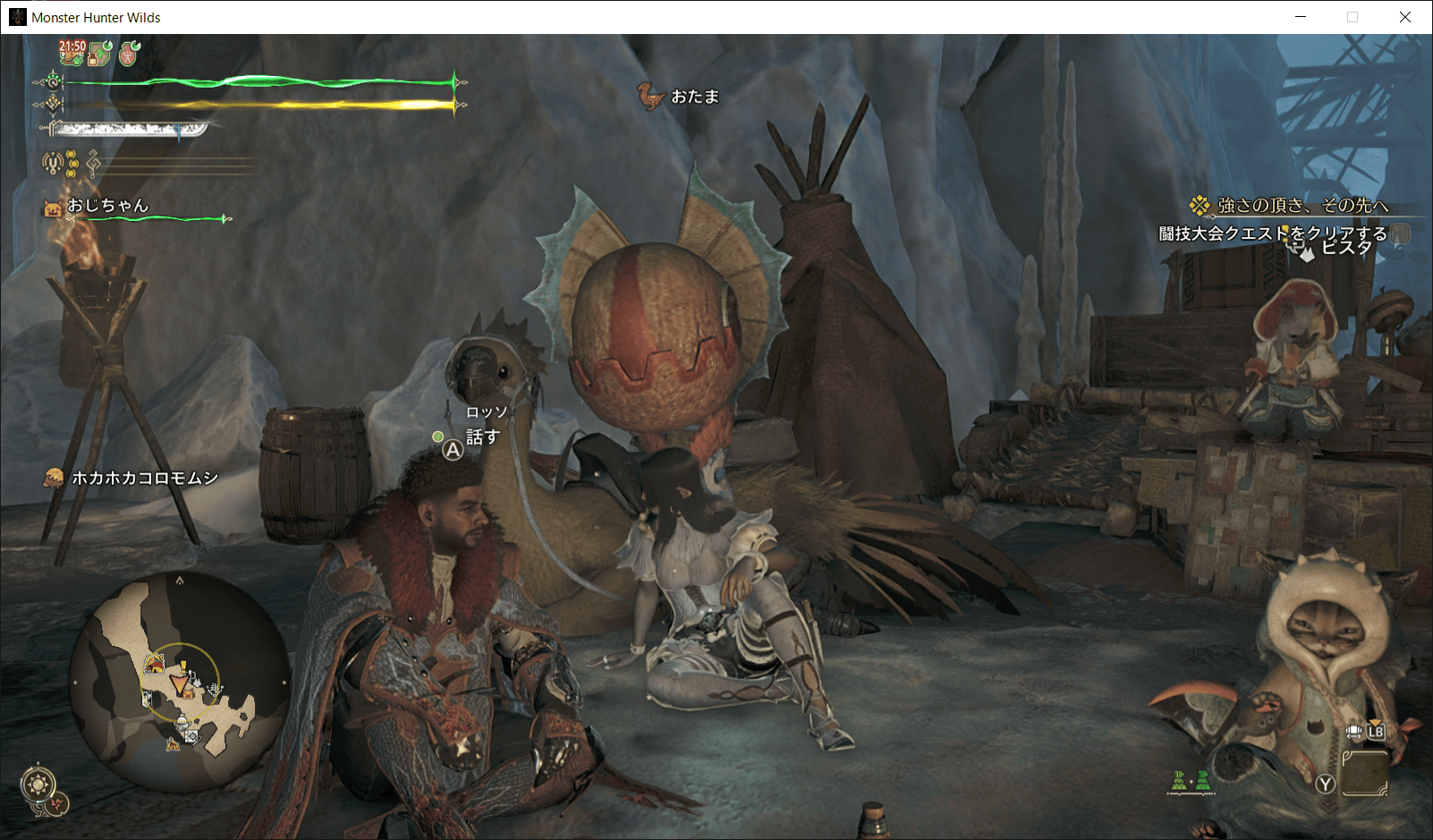Image resolution: width=1433 pixels, height=840 pixels.
Task: Select the empty item slot in the item bar
Action: pos(1364,772)
